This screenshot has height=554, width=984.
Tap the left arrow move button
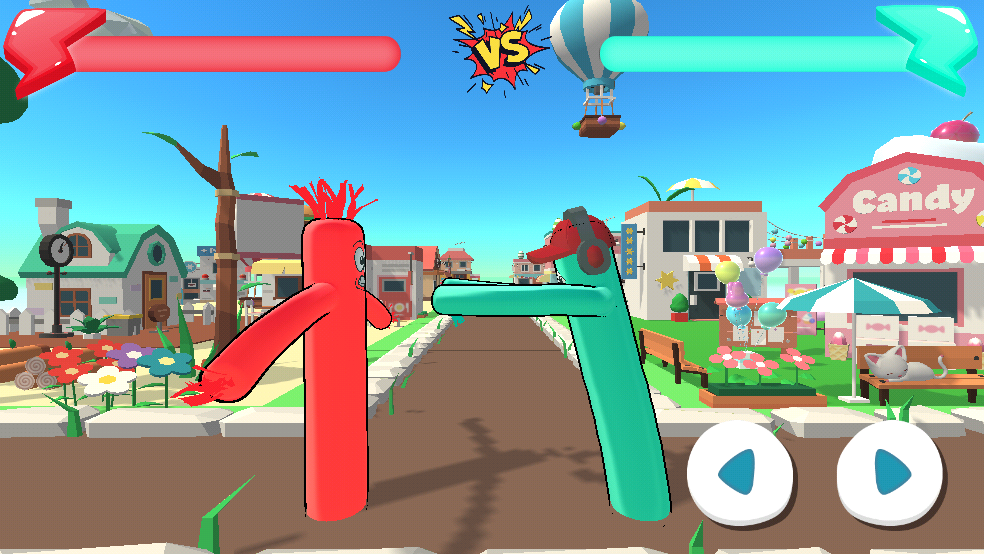click(740, 472)
